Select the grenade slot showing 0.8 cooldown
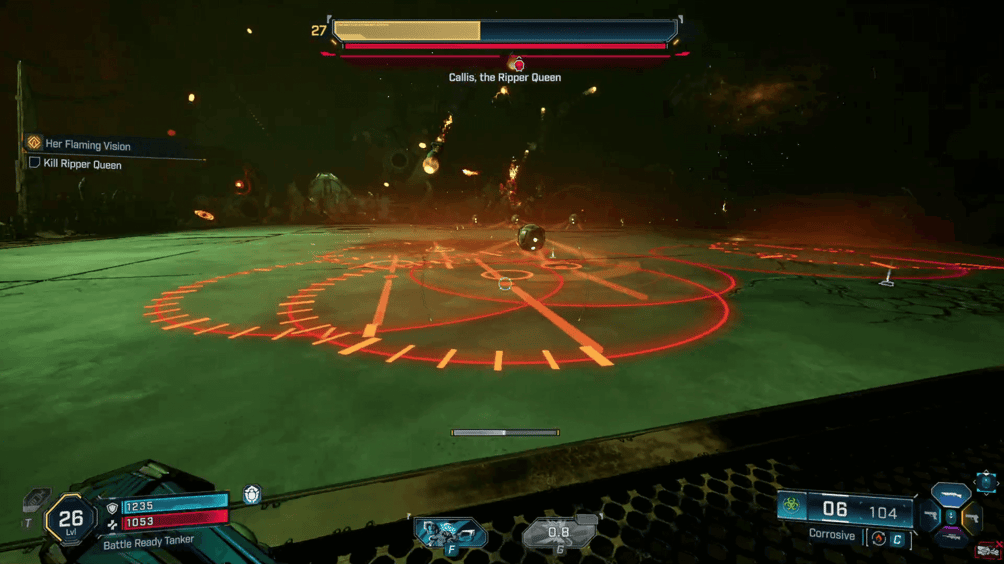This screenshot has width=1004, height=564. [x=559, y=533]
